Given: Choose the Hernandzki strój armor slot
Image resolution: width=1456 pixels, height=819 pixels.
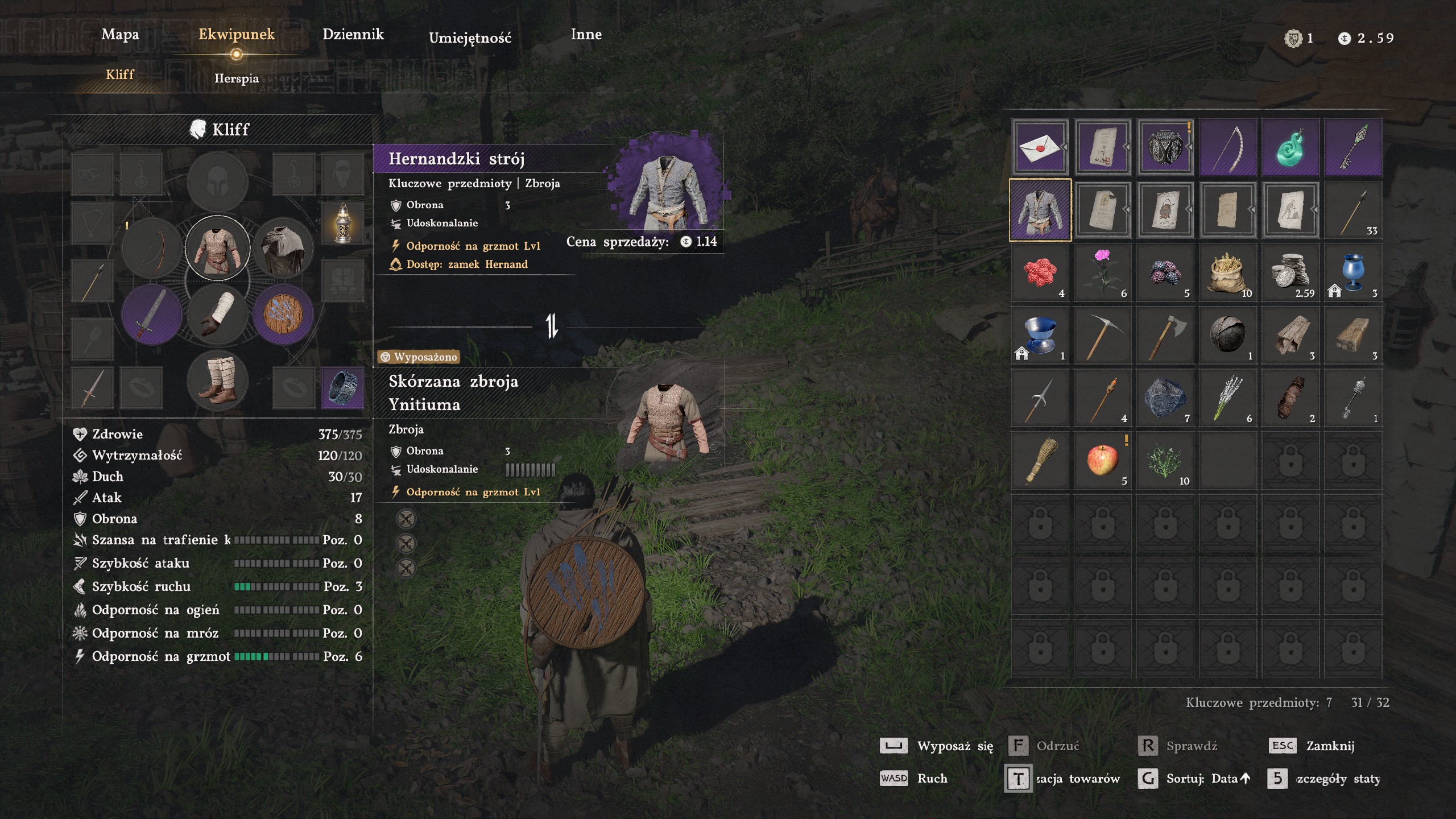Looking at the screenshot, I should 1040,210.
